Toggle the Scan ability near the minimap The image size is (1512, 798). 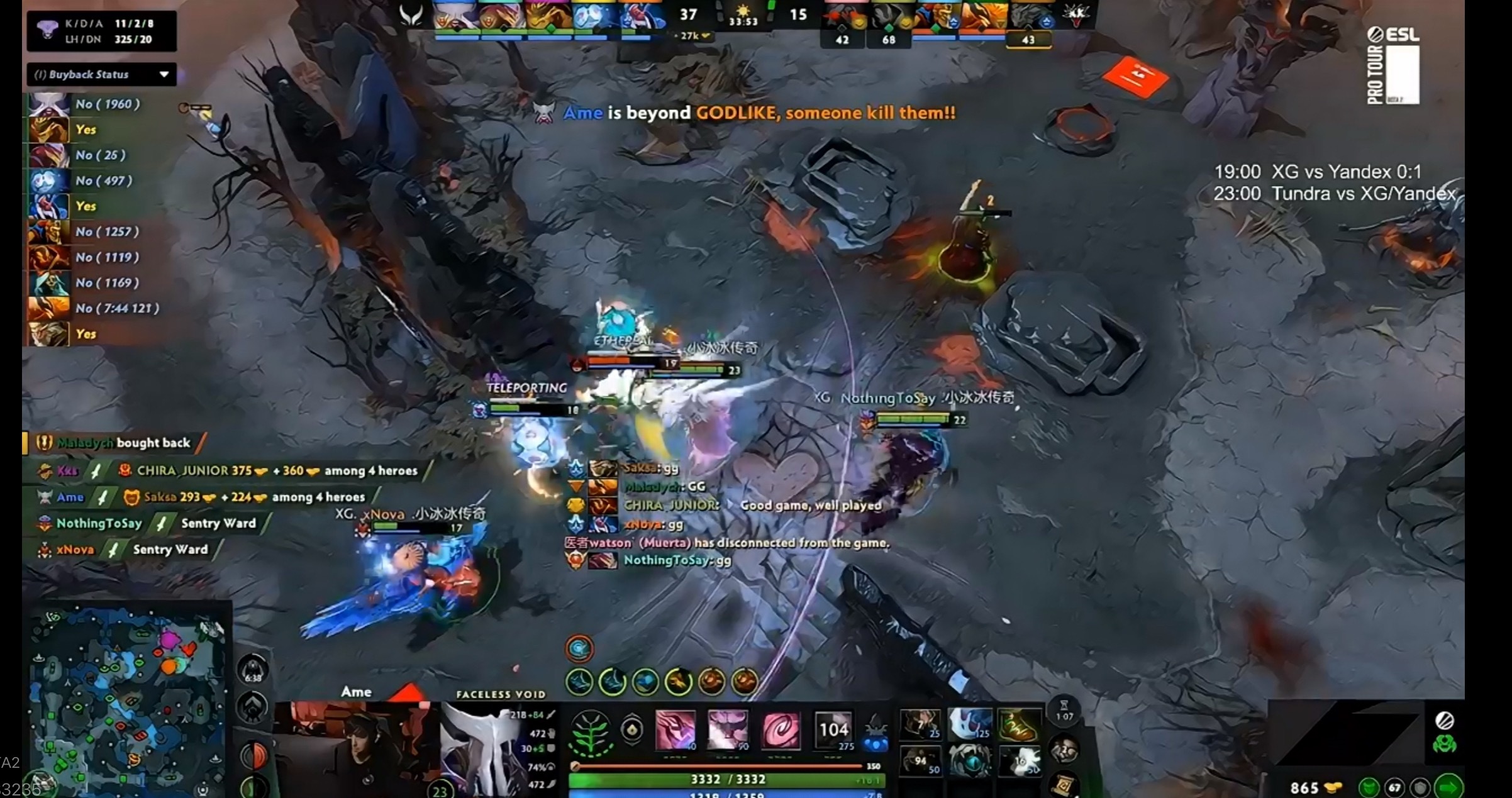pos(254,707)
